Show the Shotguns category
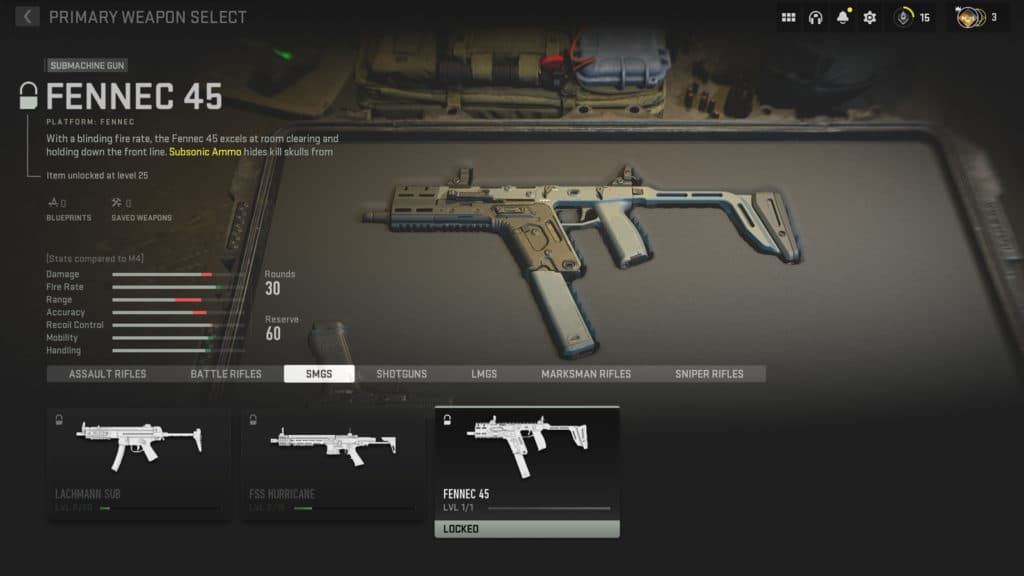 coord(401,374)
